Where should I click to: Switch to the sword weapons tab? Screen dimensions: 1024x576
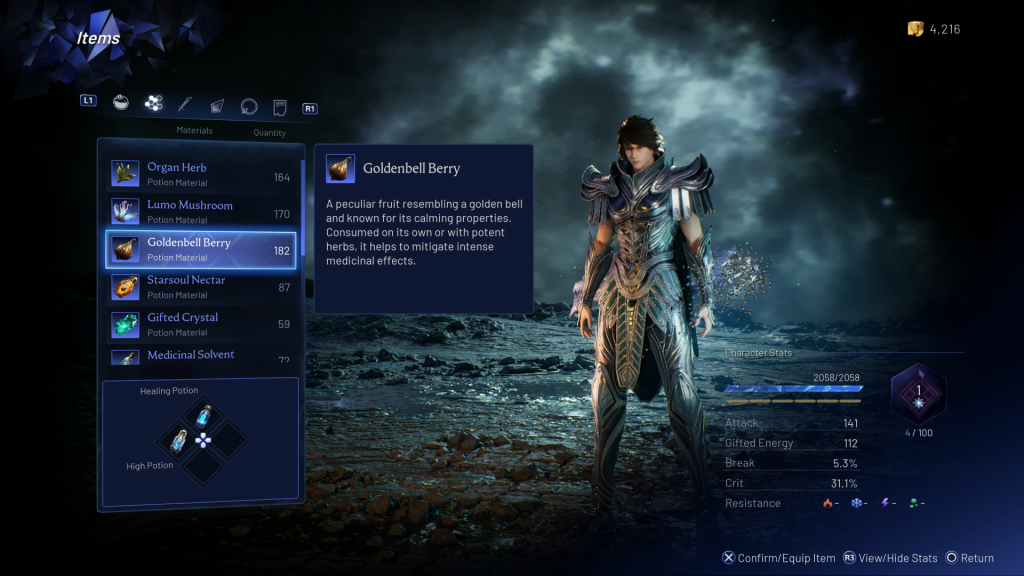[185, 103]
